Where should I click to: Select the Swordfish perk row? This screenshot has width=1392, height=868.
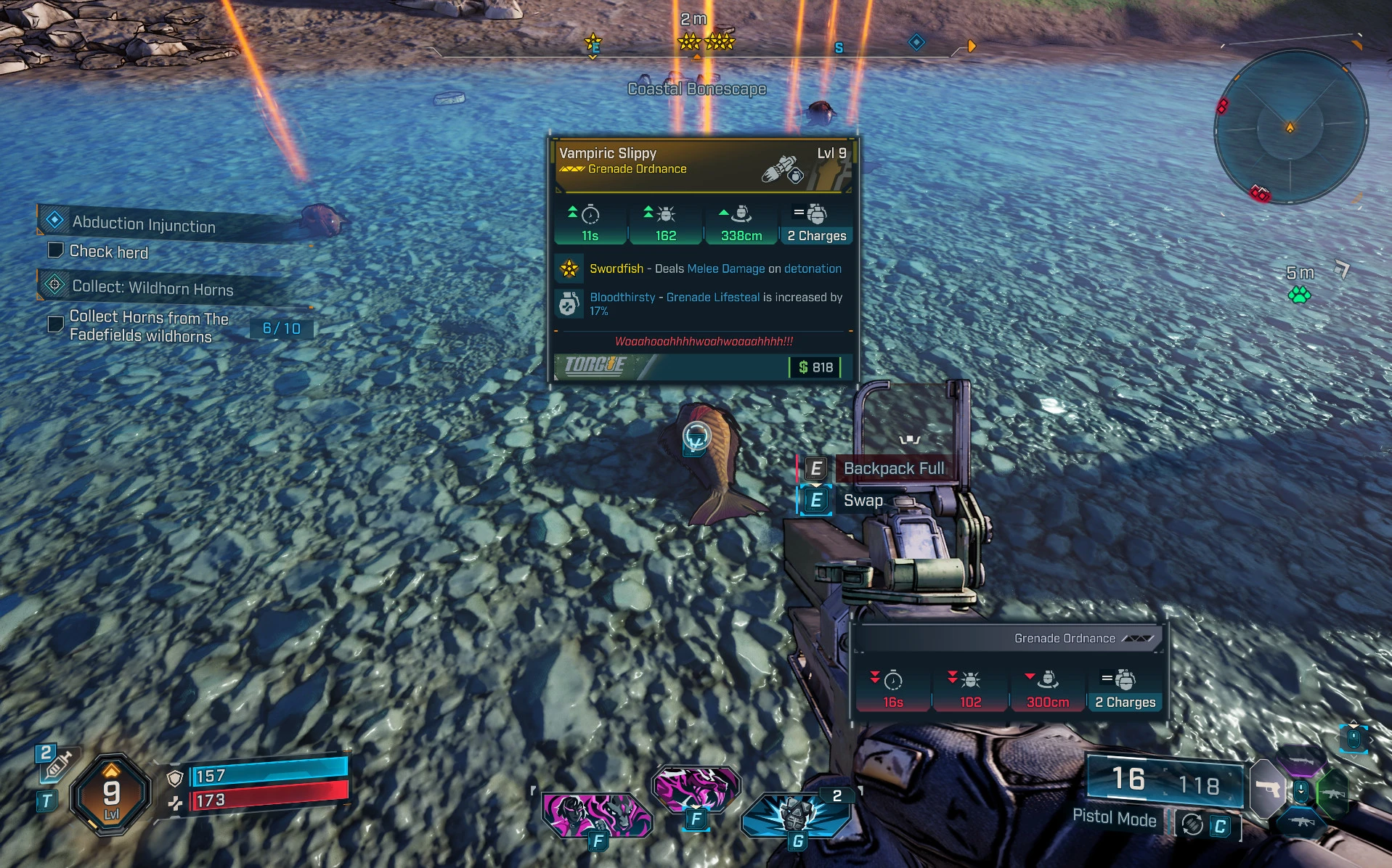pos(702,269)
